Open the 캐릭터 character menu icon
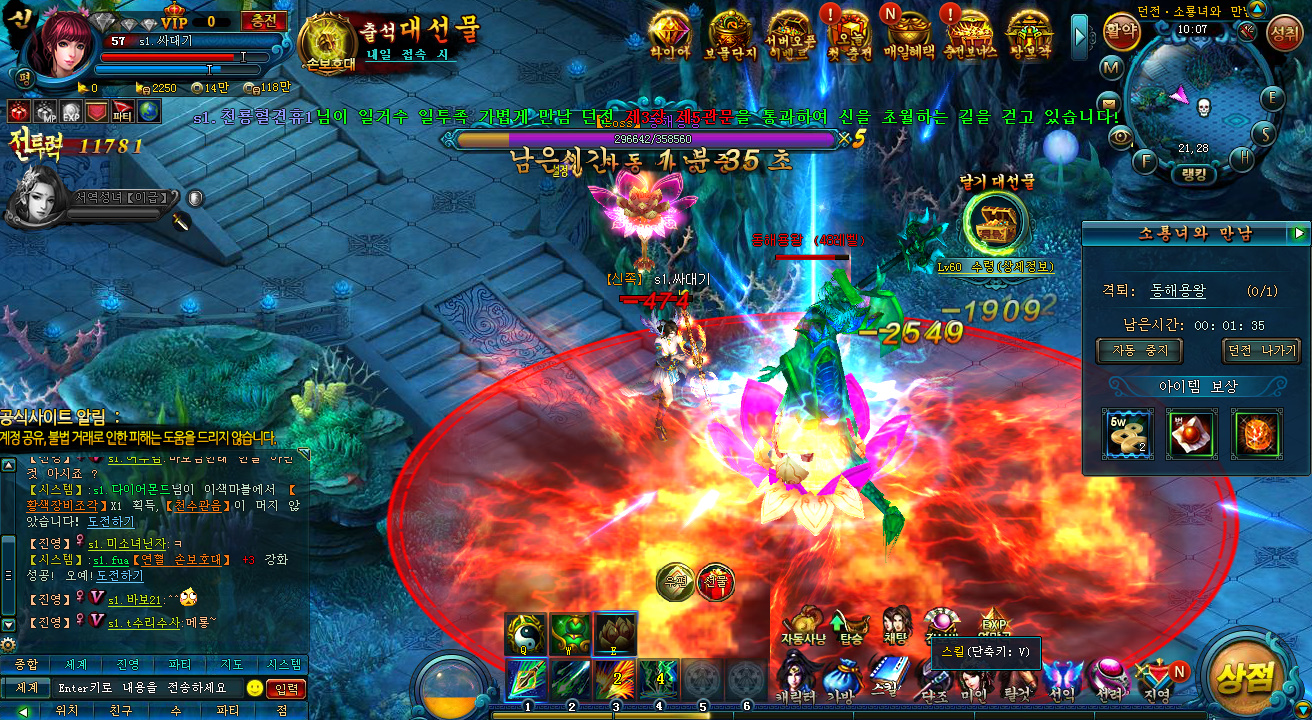The height and width of the screenshot is (720, 1312). (x=799, y=673)
